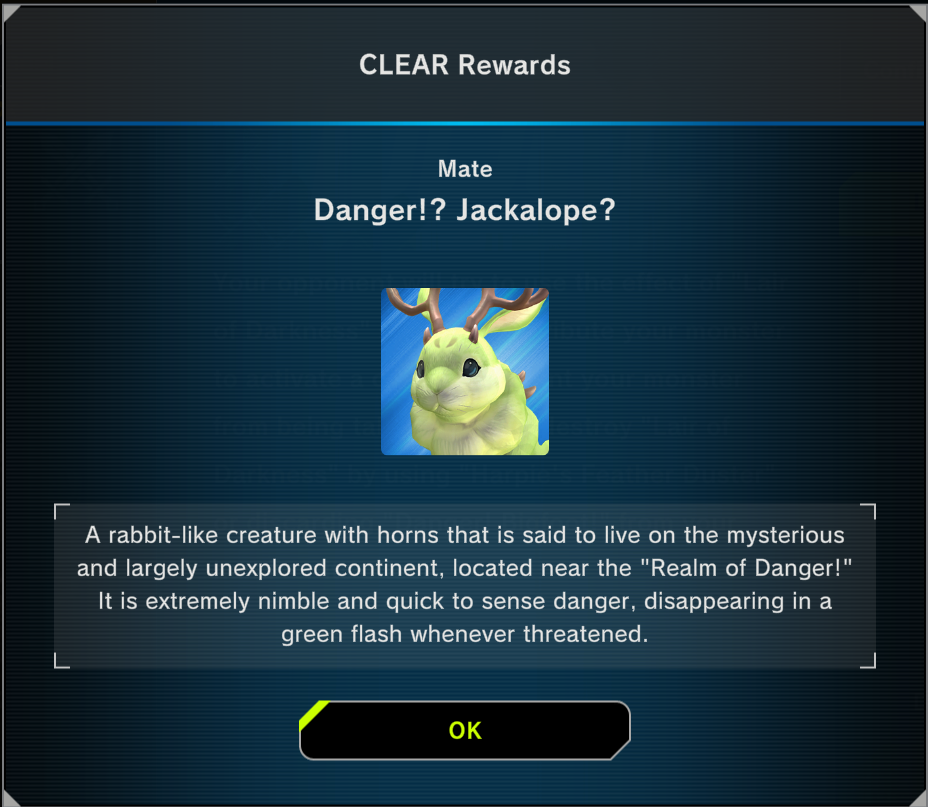Select the Danger!? Jackalope? mate thumbnail
Viewport: 928px width, 807px height.
(x=465, y=372)
